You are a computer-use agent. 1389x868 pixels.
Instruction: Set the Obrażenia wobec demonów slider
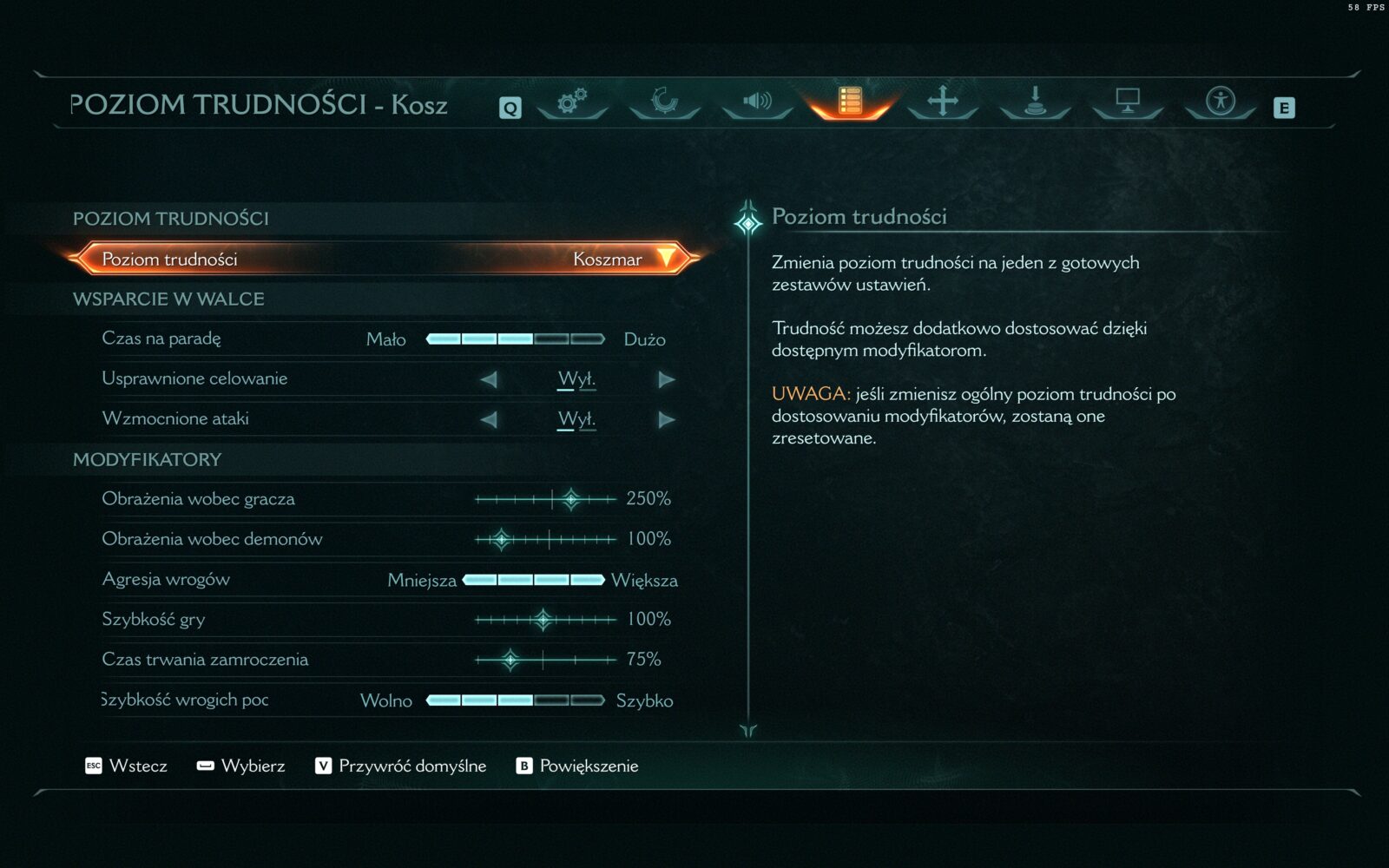(545, 539)
